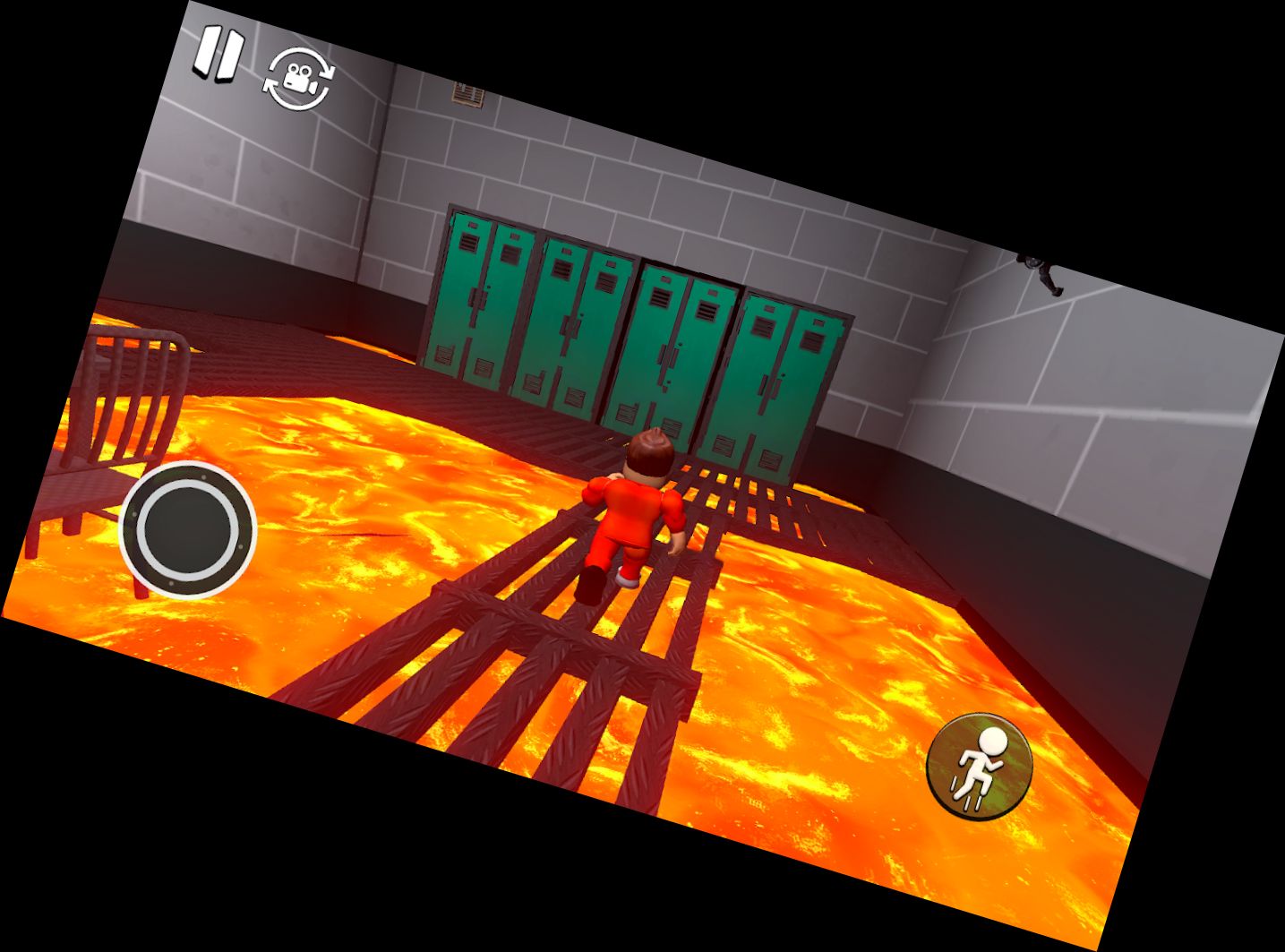The width and height of the screenshot is (1285, 952).
Task: Pause the game
Action: (218, 55)
